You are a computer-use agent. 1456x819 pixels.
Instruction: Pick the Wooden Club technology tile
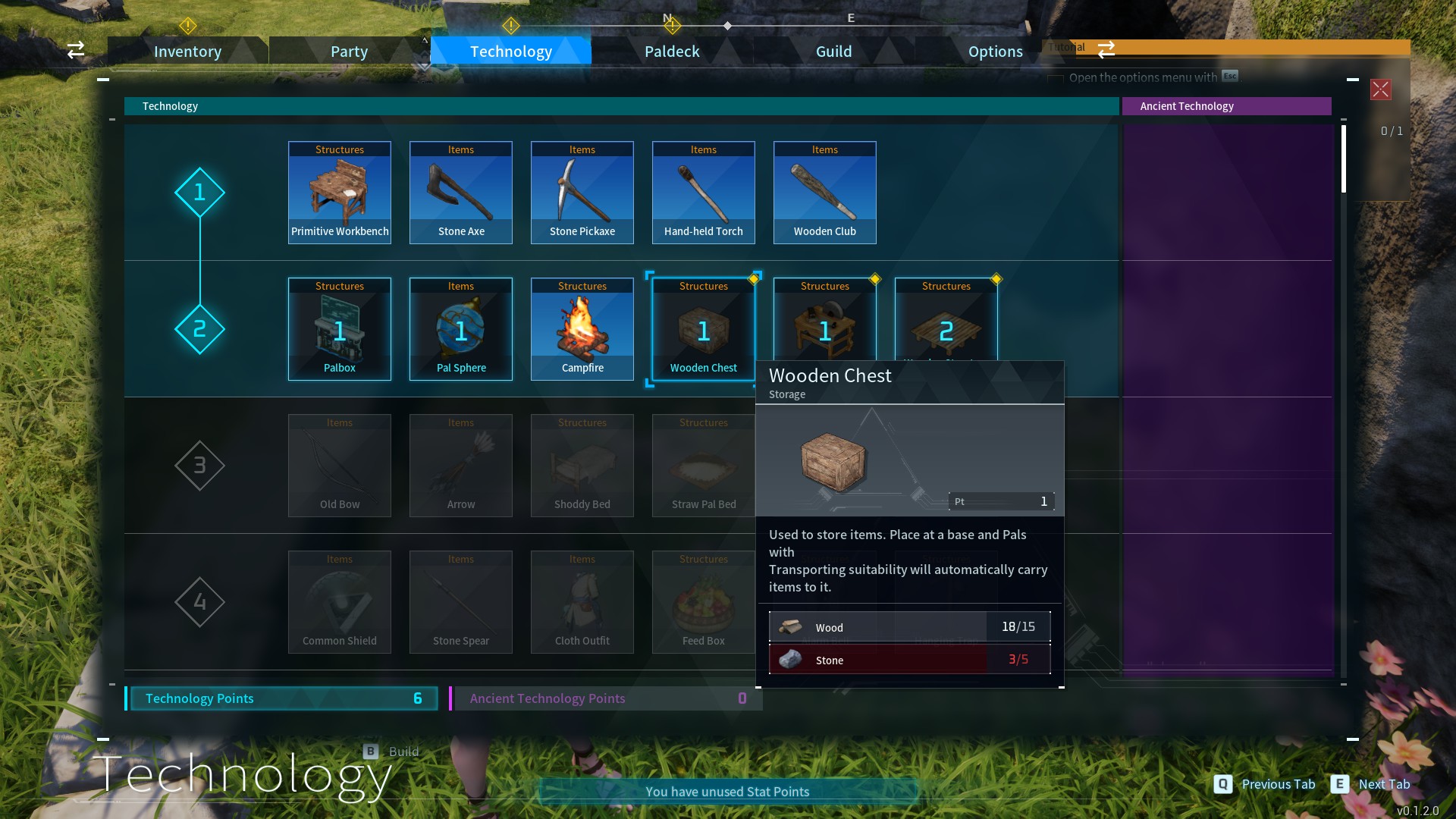click(825, 193)
